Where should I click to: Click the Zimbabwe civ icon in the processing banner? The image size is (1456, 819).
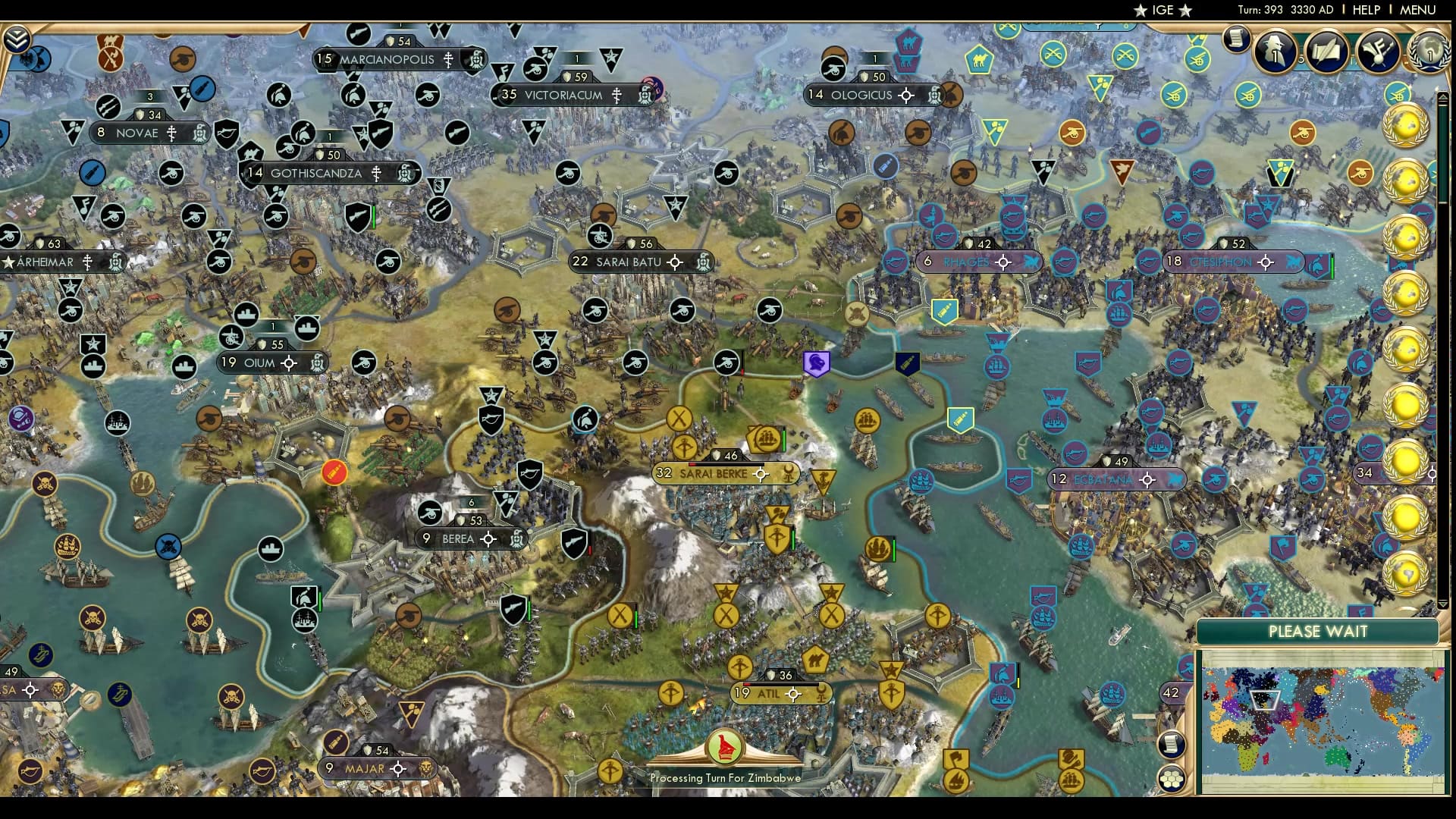(724, 747)
